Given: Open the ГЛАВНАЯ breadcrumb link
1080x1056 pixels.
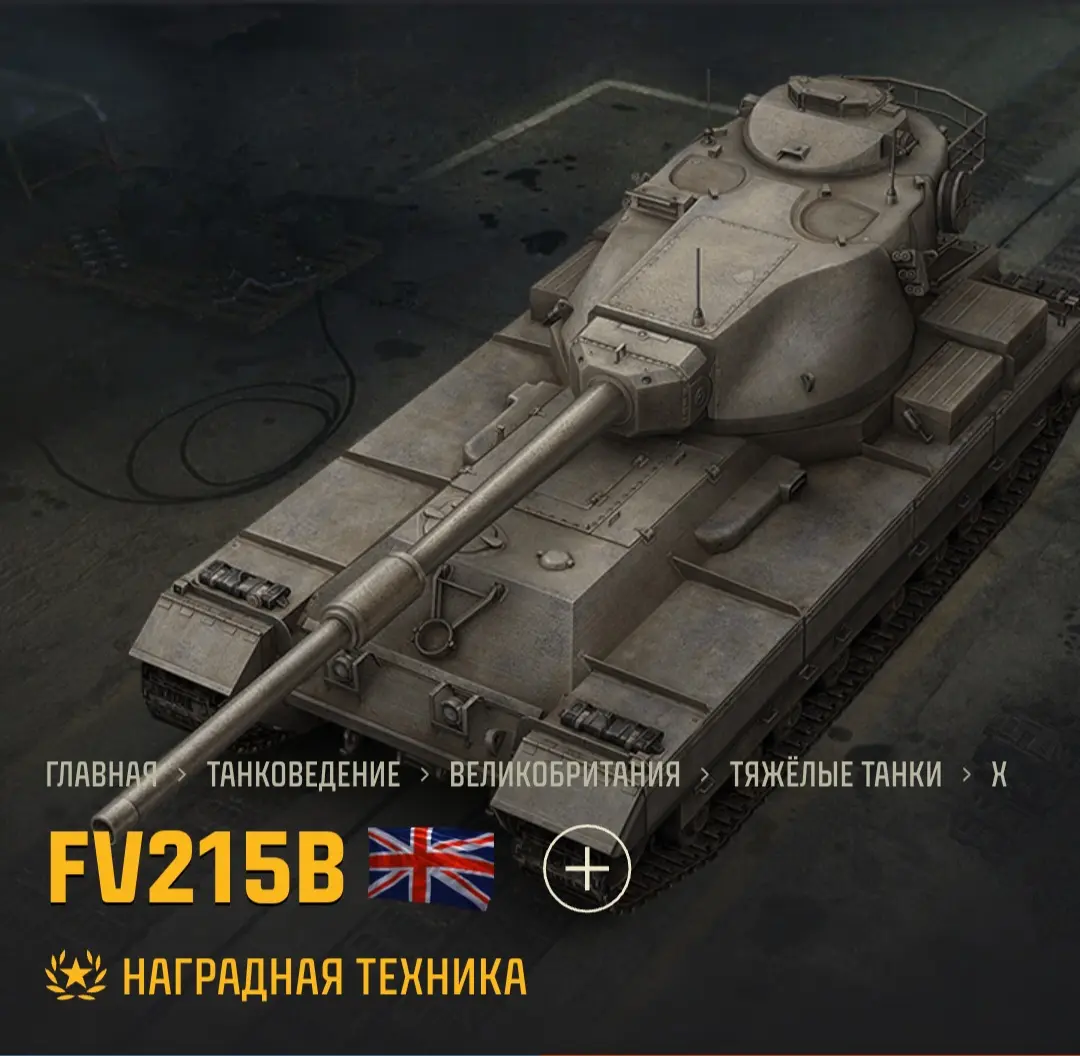Looking at the screenshot, I should [x=101, y=775].
